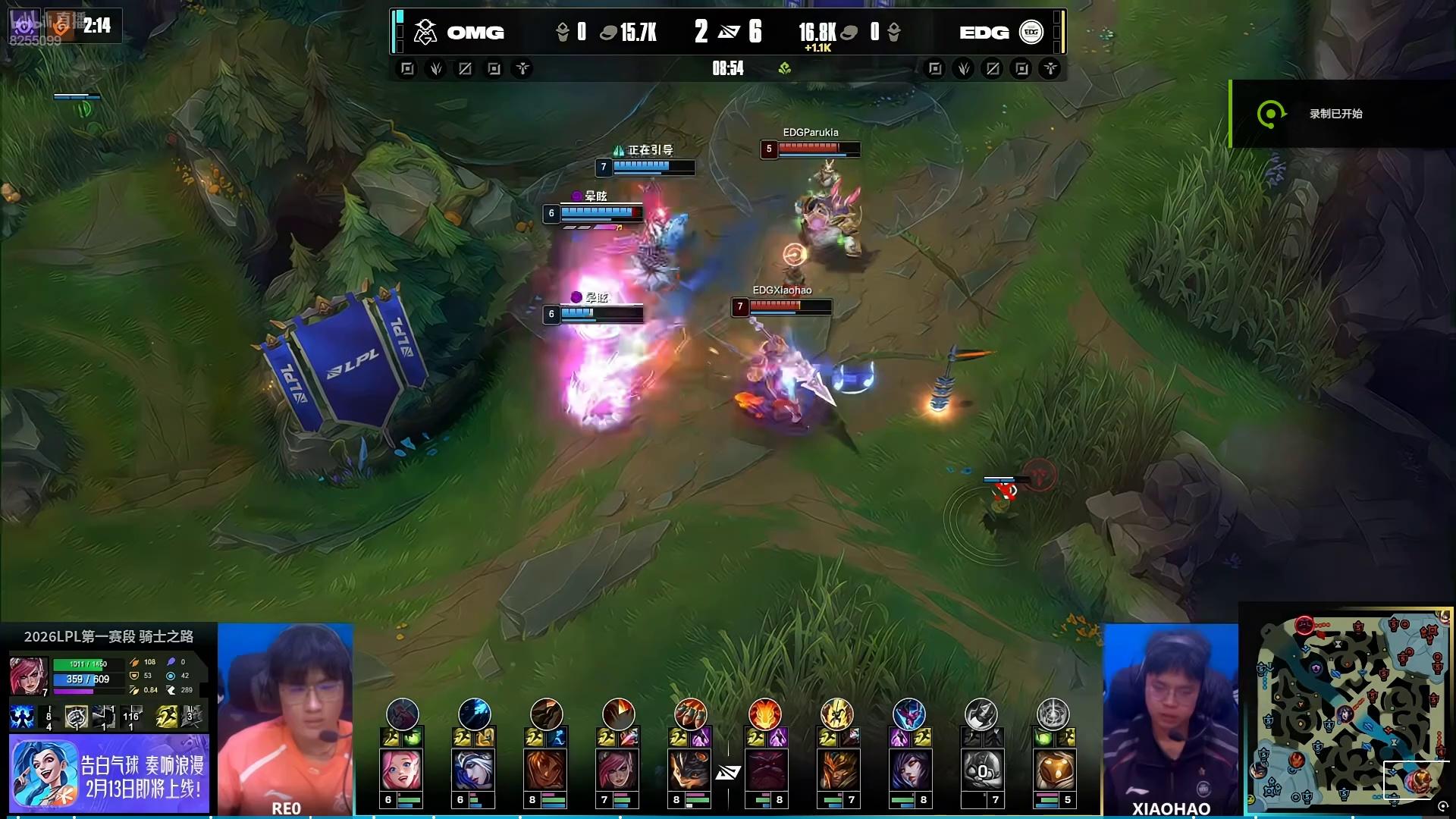
Task: Pick the greyed-out dead champion portrait showing 0
Action: tap(981, 770)
